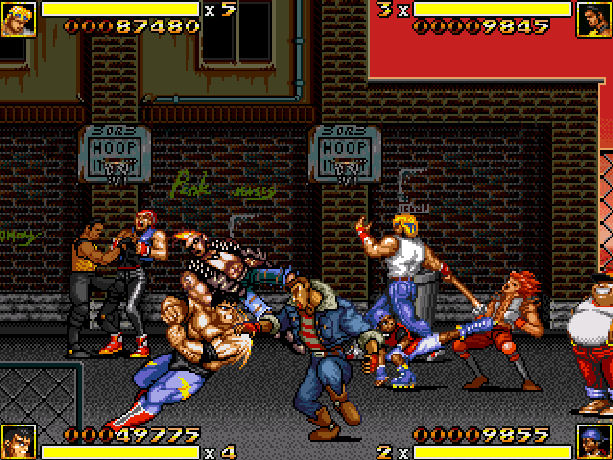Select the player portrait beside score 49775
This screenshot has width=613, height=460.
click(x=17, y=441)
